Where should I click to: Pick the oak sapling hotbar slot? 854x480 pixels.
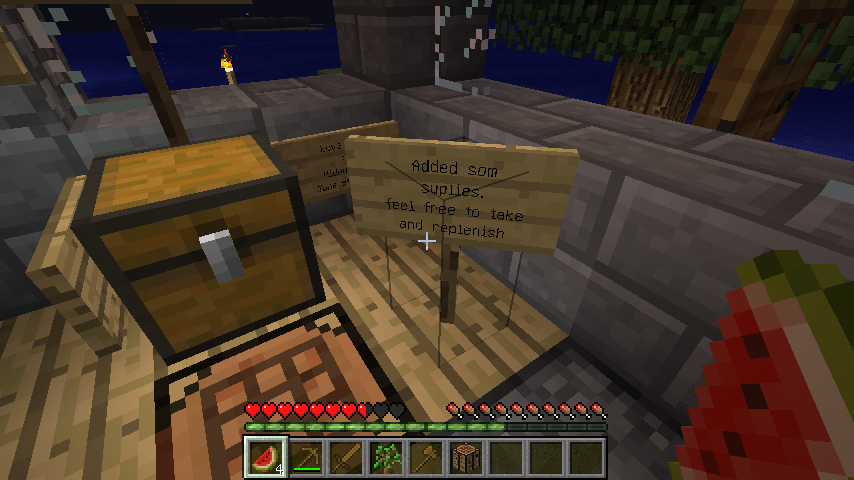386,457
